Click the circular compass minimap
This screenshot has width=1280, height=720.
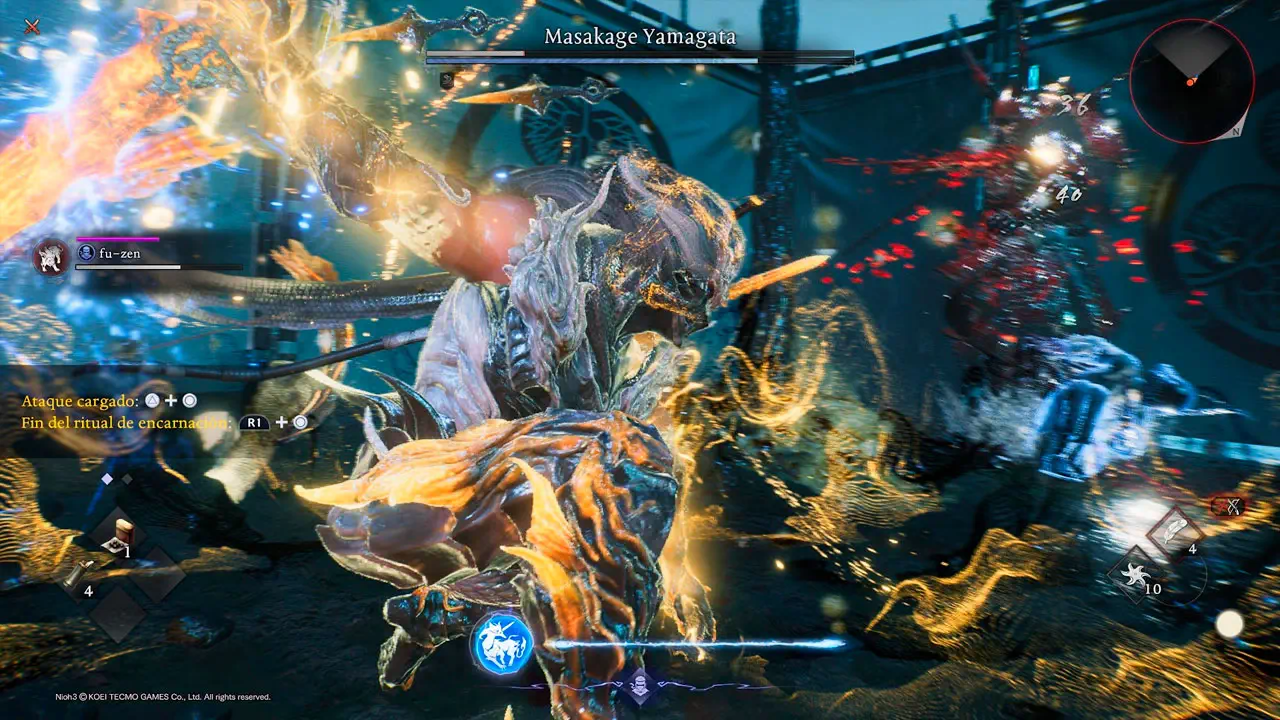tap(1191, 81)
